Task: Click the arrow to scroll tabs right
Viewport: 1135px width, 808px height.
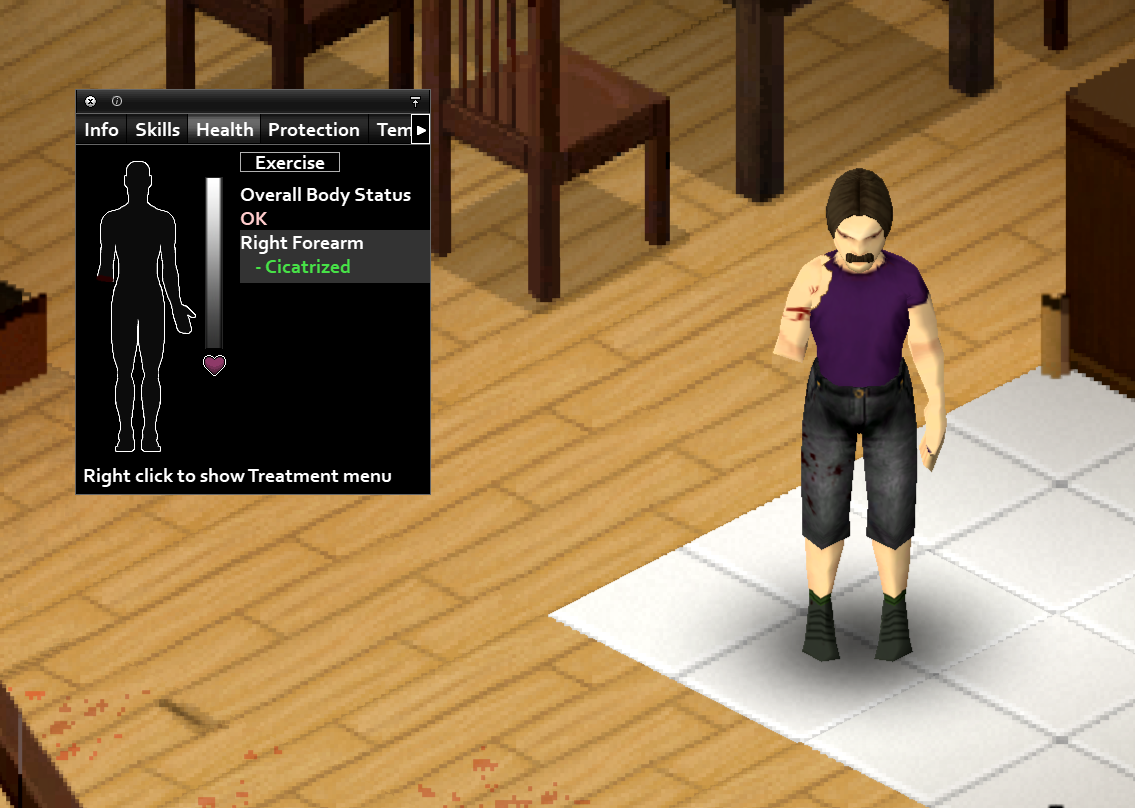Action: click(x=421, y=130)
